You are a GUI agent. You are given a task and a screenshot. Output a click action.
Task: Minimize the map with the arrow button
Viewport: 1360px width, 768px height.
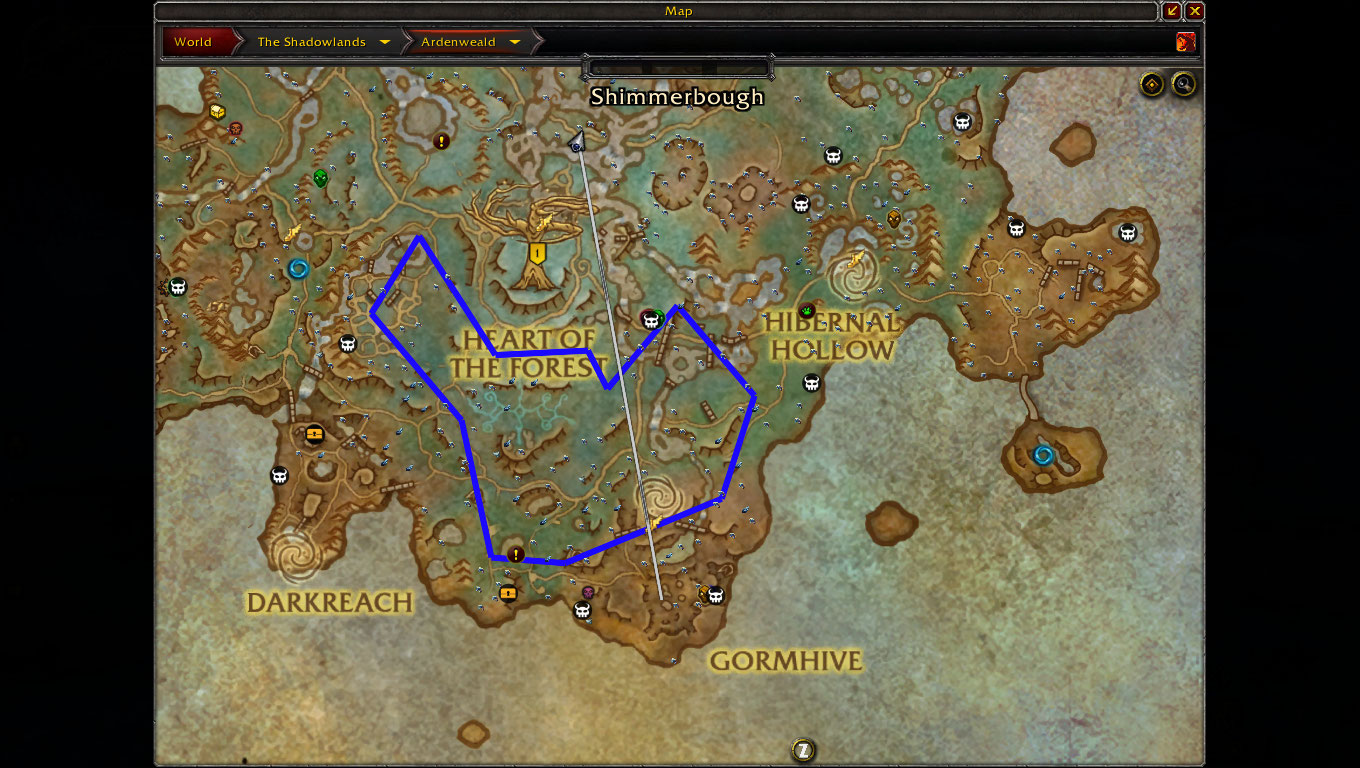(x=1172, y=11)
